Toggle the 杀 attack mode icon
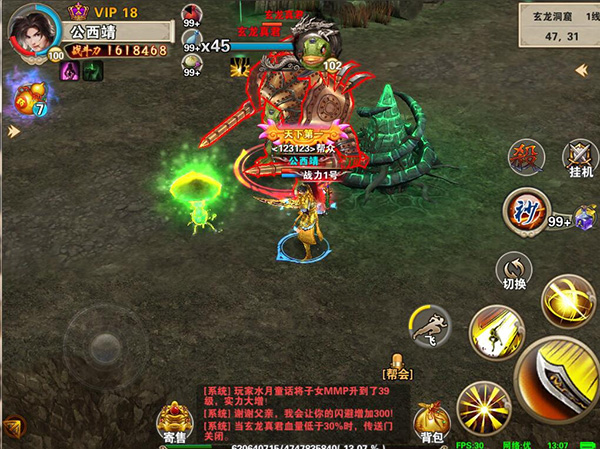600x449 pixels. (524, 156)
